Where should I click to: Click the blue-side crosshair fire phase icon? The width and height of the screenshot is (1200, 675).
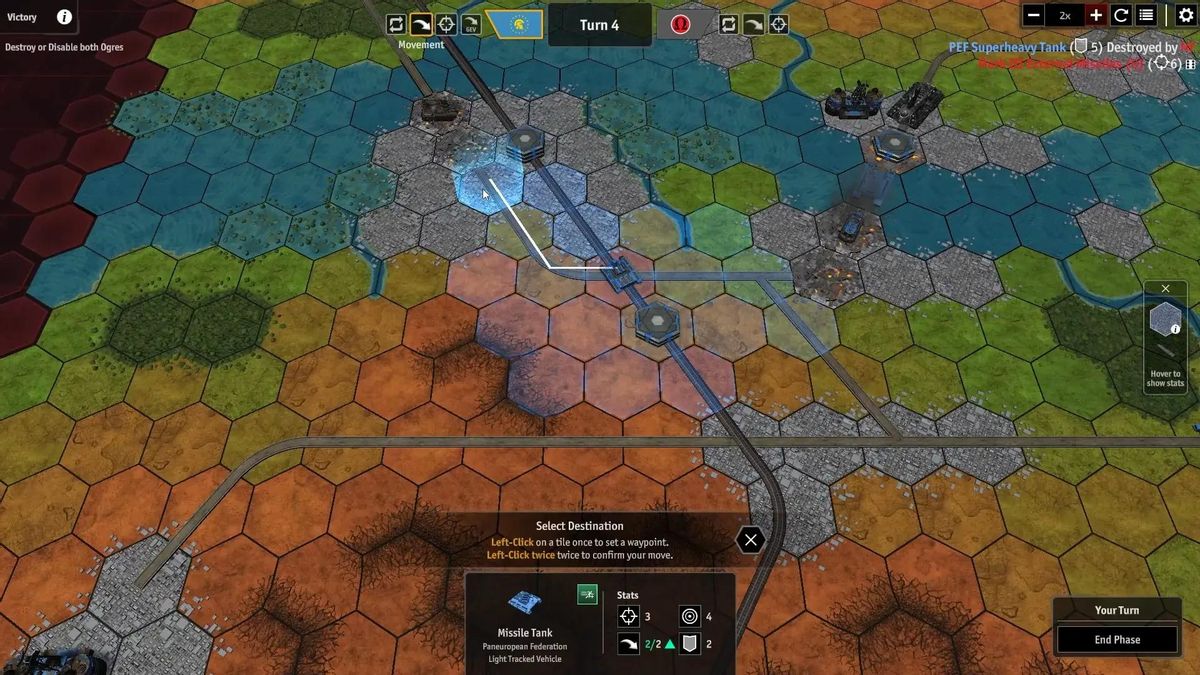click(x=446, y=25)
